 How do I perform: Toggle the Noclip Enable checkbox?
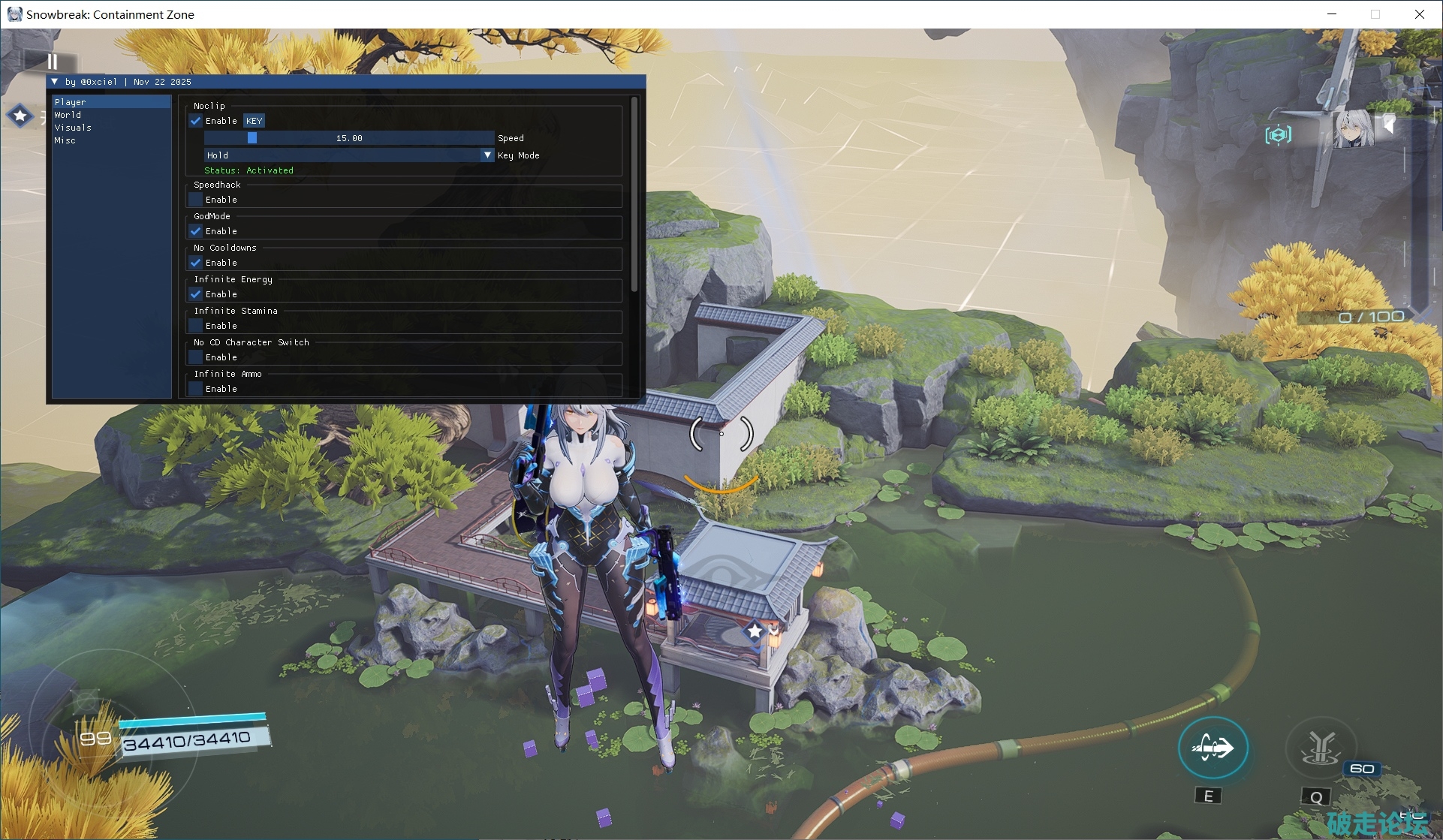196,121
